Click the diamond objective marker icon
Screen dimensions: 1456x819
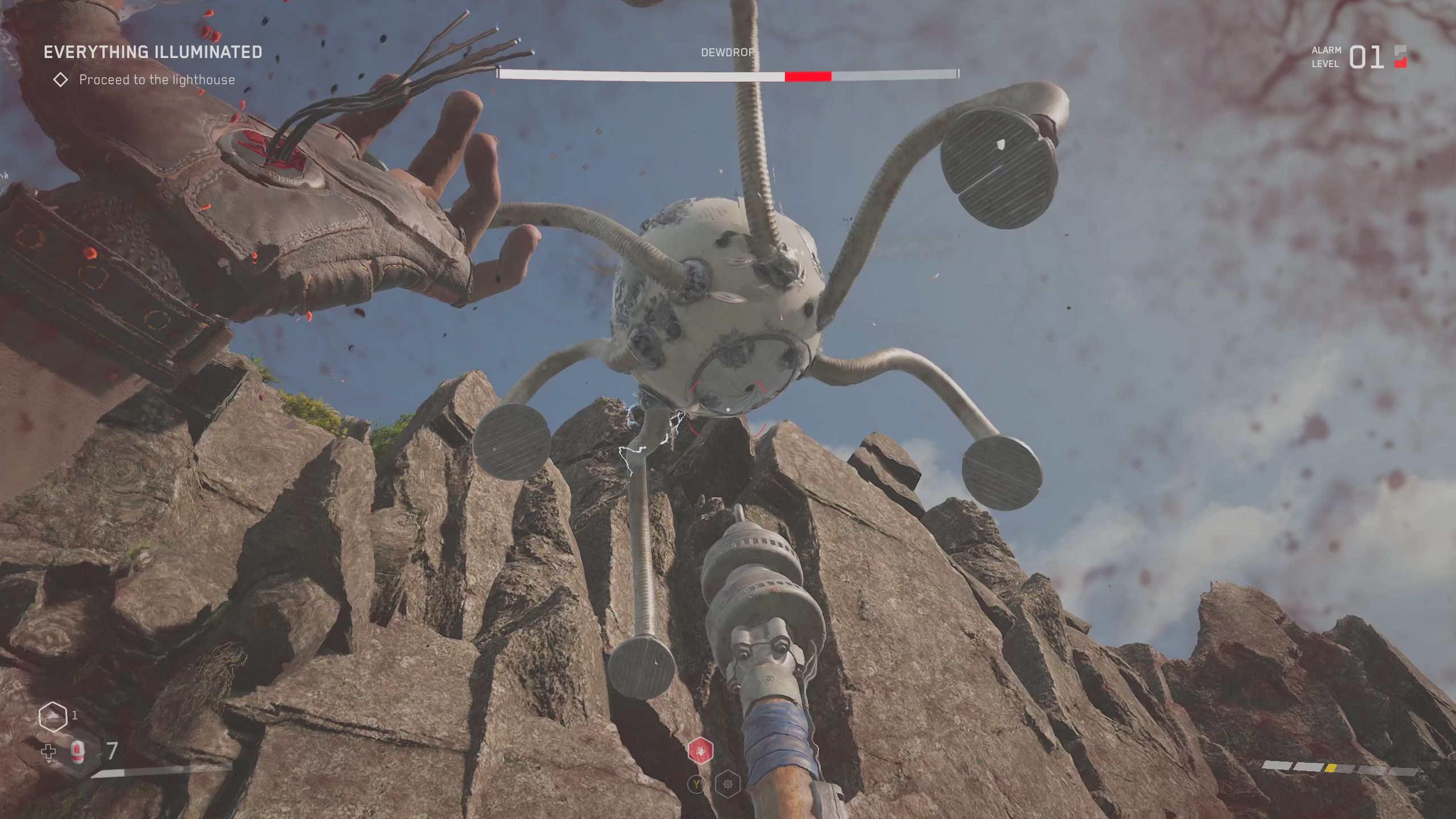[x=61, y=80]
